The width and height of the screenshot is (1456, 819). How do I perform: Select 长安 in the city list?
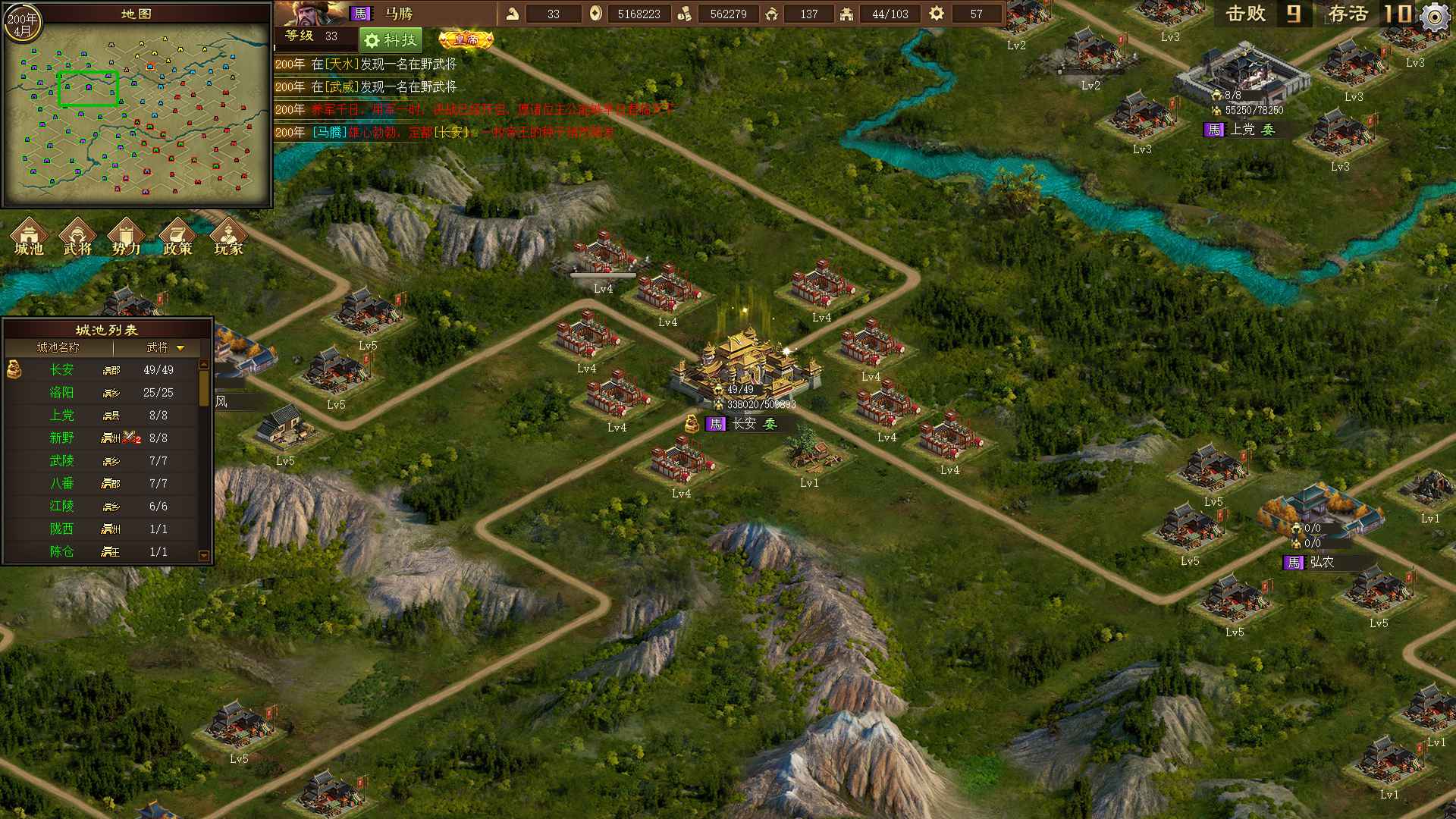(62, 370)
